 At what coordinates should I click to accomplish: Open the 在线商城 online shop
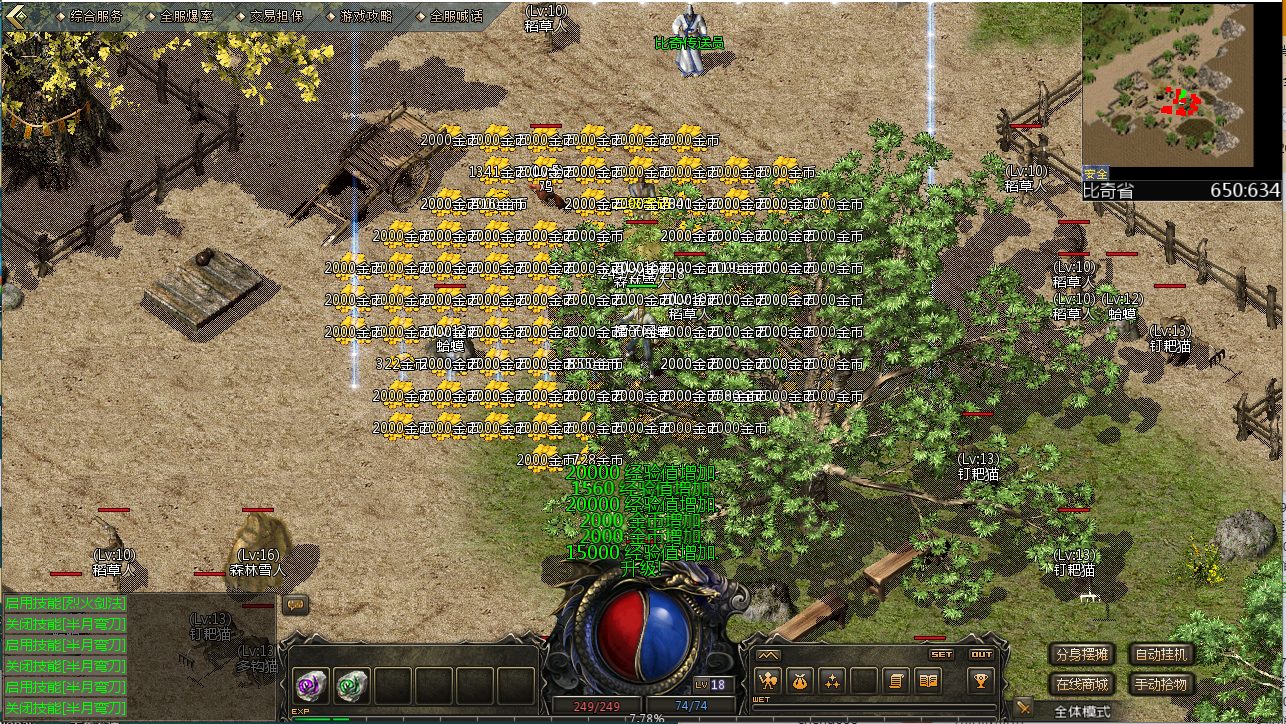(1082, 685)
